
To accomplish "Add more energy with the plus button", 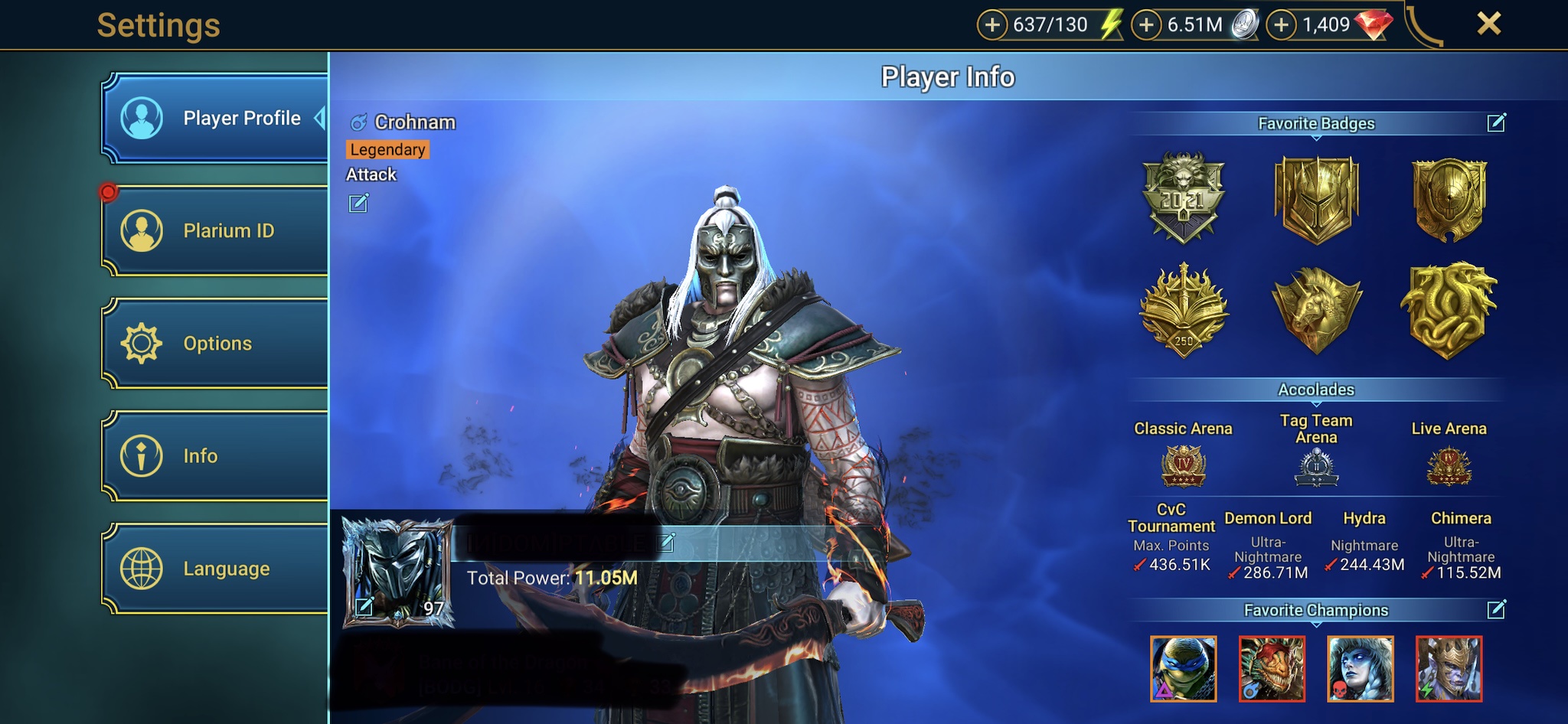I will point(992,25).
